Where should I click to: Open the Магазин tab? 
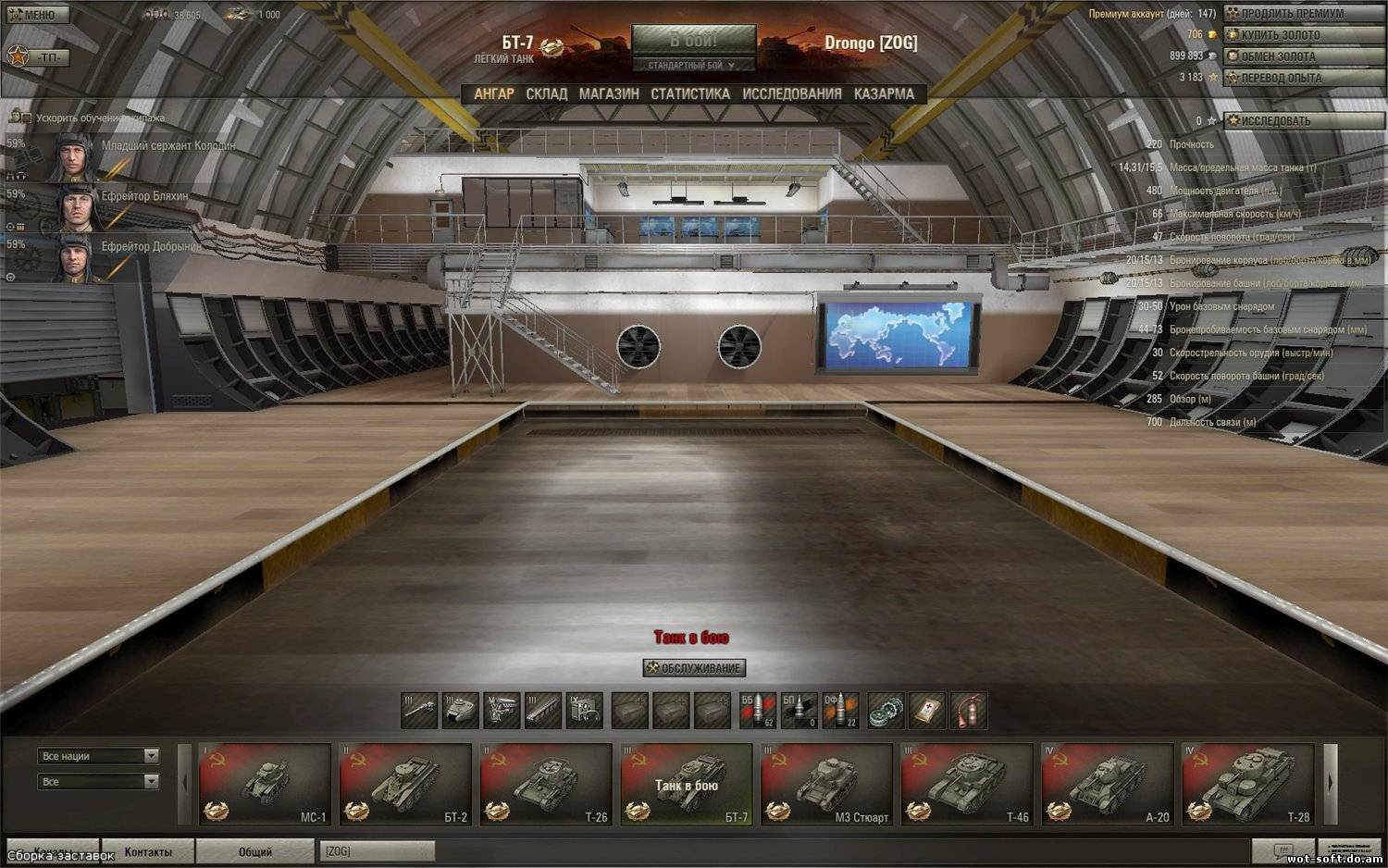click(609, 93)
